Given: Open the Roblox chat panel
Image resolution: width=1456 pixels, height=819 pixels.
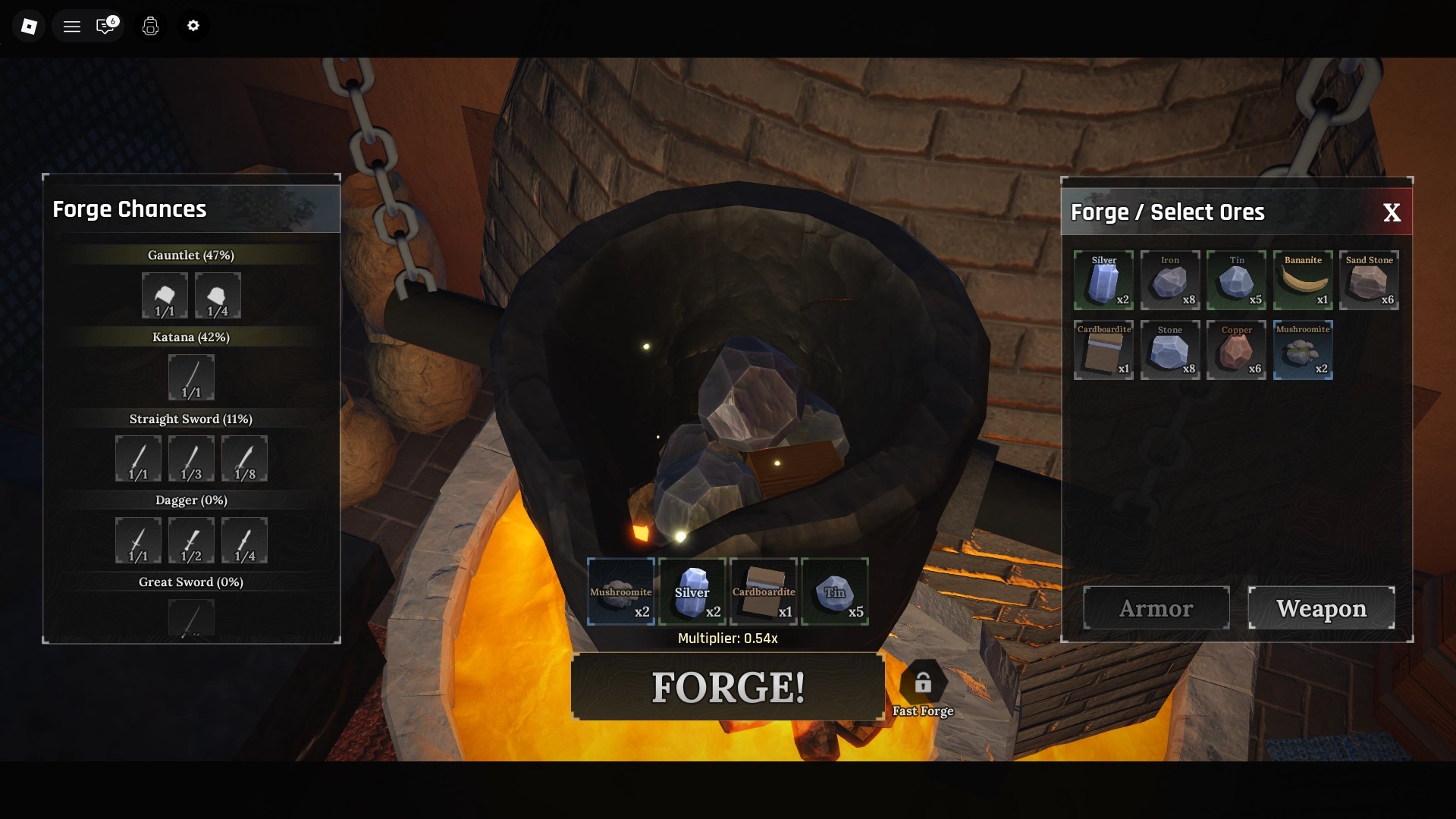Looking at the screenshot, I should (x=107, y=25).
